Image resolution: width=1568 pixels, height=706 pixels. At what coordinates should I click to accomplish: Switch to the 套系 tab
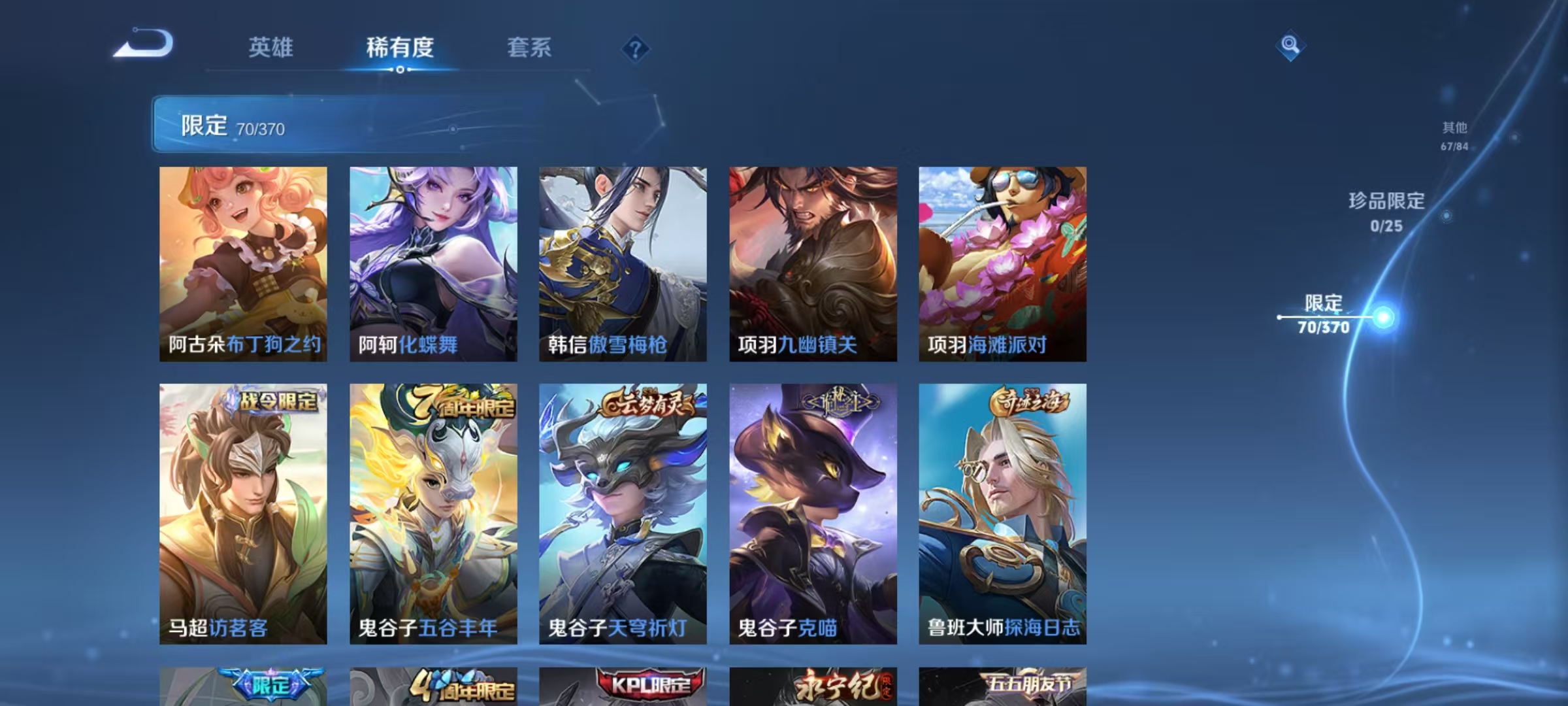(x=530, y=47)
